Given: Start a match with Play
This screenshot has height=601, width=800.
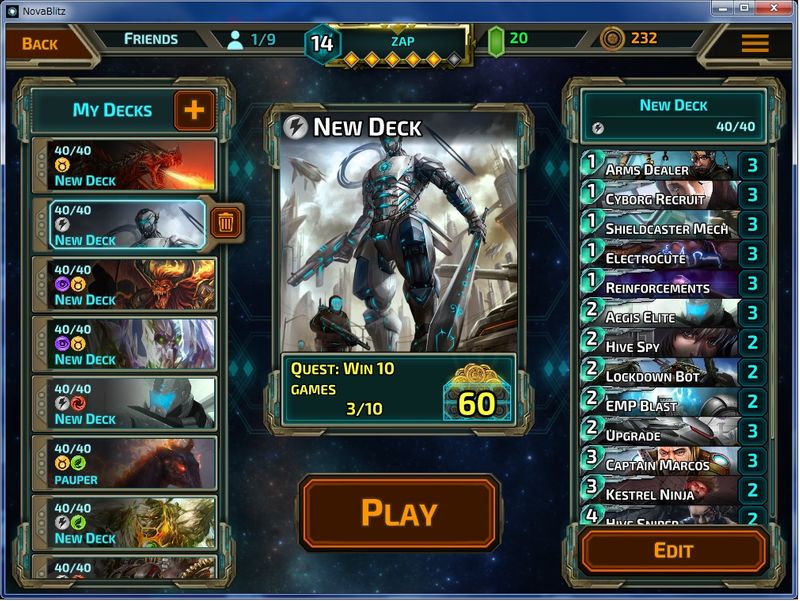Looking at the screenshot, I should point(400,512).
